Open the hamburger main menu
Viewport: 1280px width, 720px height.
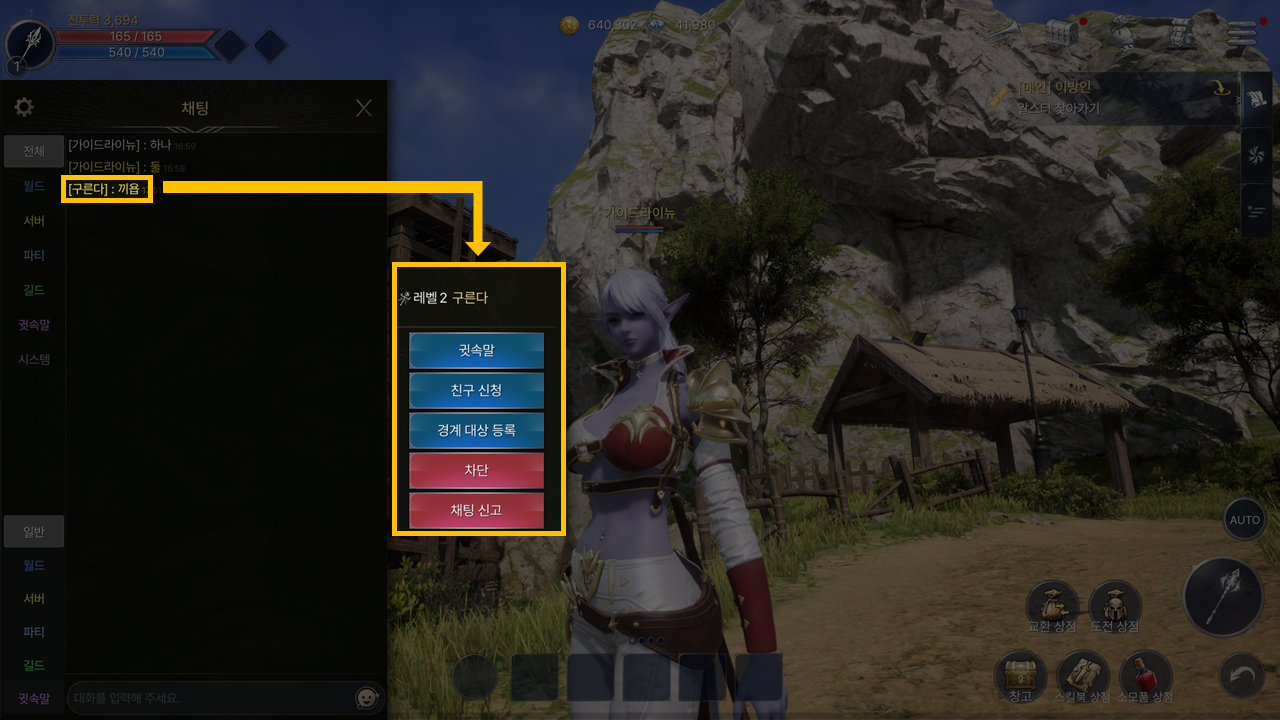(1242, 33)
